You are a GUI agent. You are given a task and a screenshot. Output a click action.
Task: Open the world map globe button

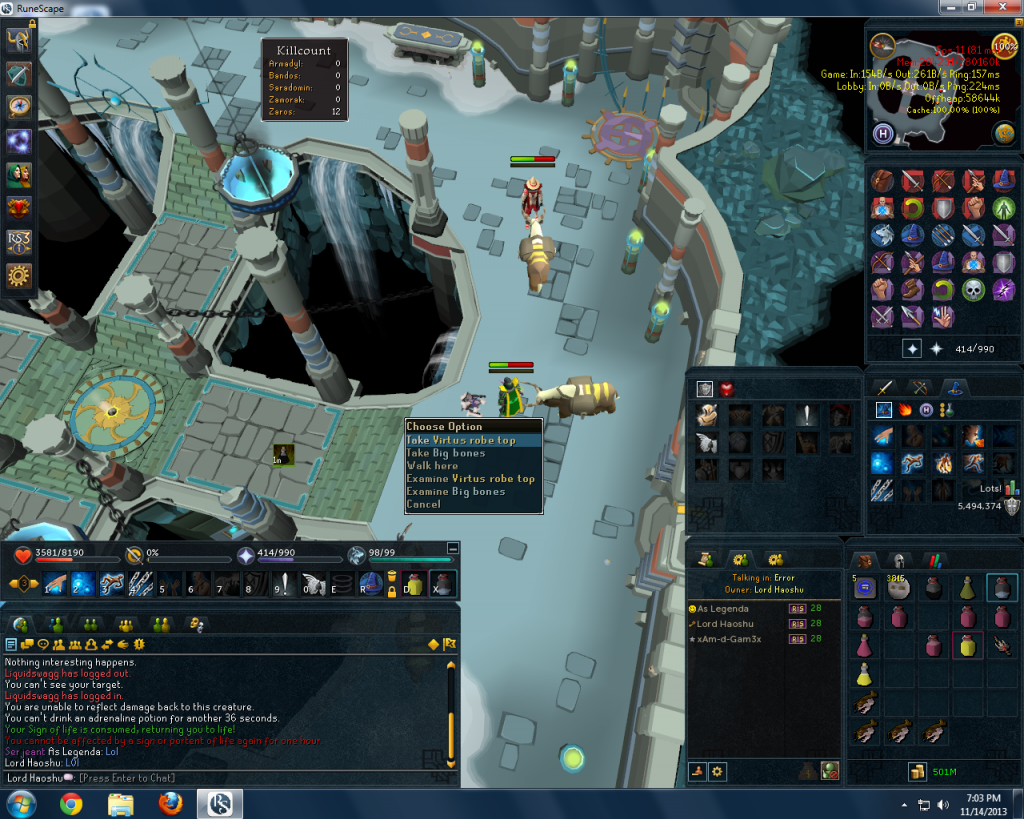1004,133
